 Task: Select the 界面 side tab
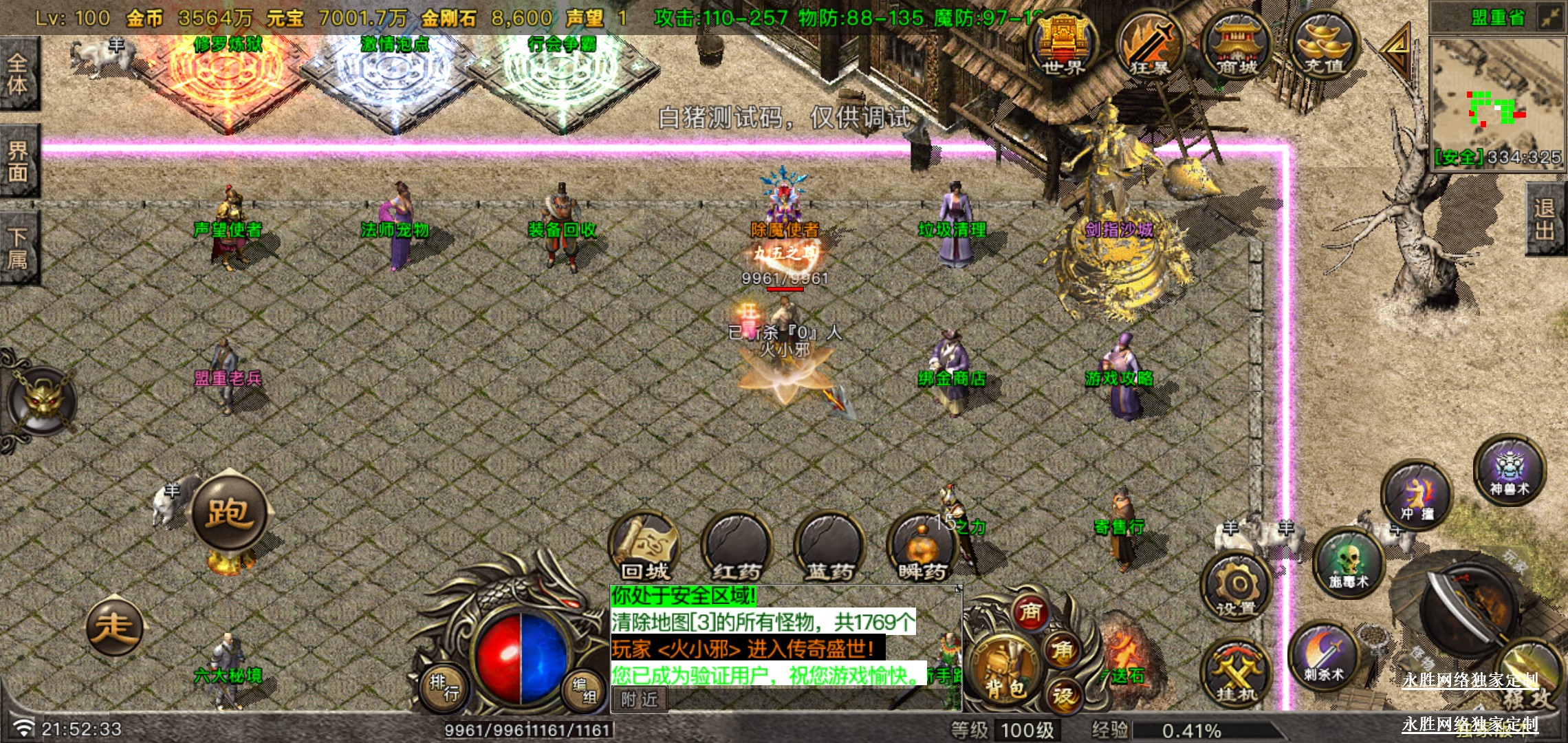tap(18, 161)
